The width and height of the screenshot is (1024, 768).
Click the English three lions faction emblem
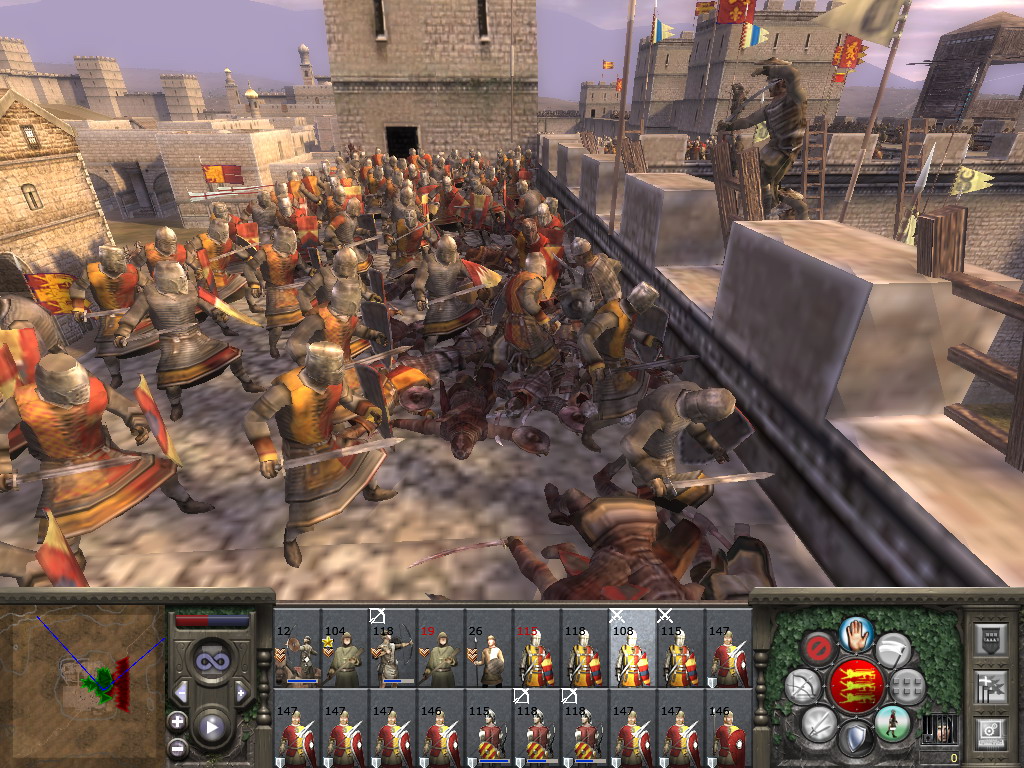point(856,686)
